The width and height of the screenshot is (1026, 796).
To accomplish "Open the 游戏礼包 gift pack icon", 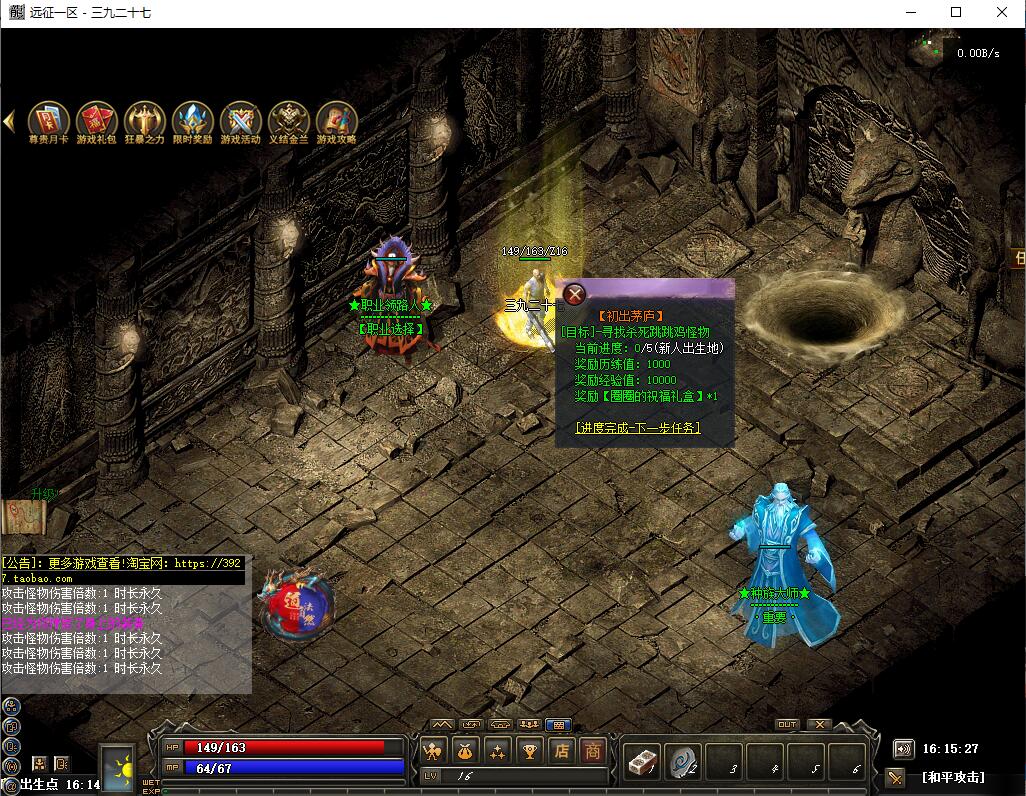I will [96, 120].
